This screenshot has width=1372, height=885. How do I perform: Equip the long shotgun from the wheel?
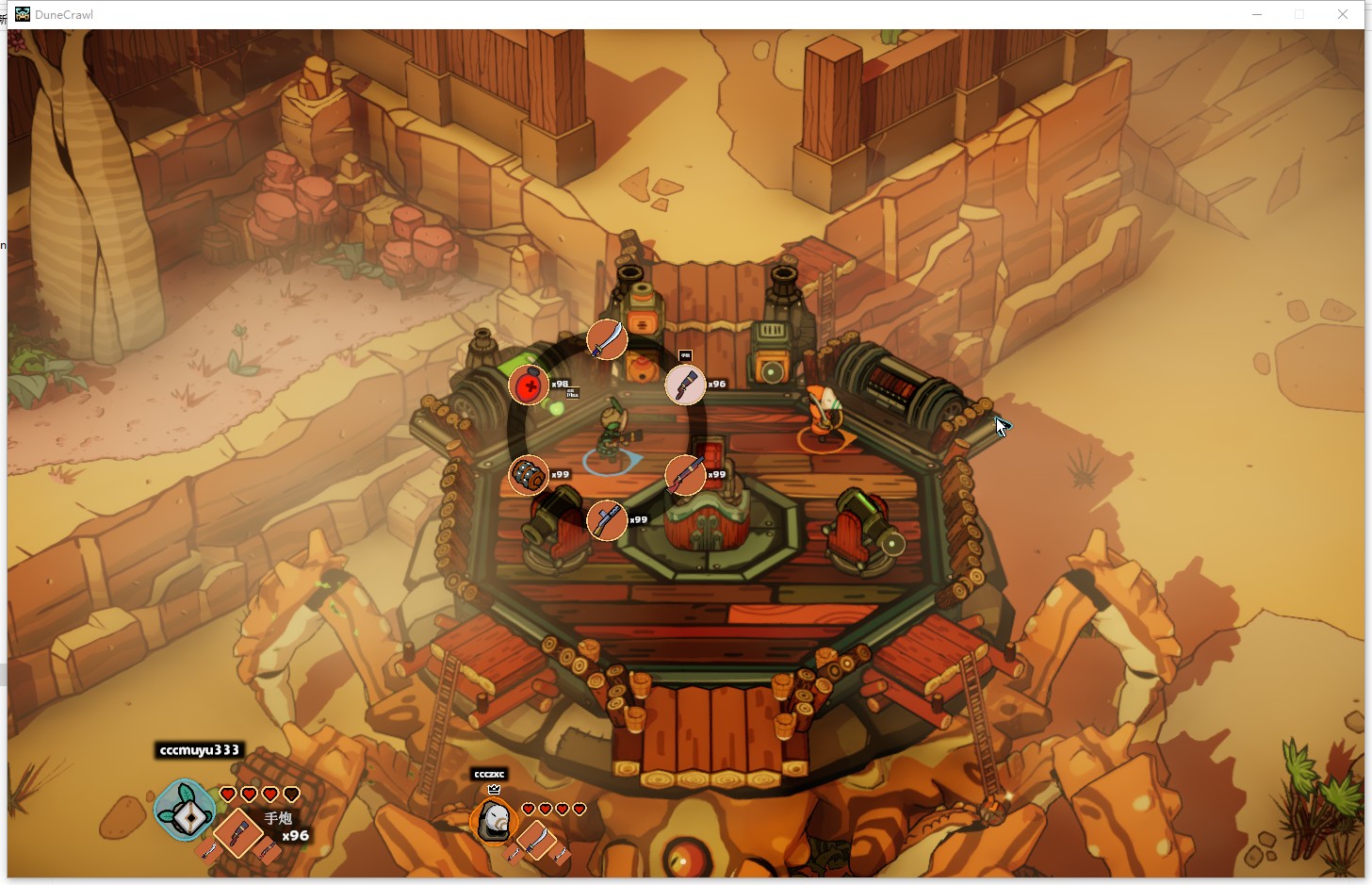pyautogui.click(x=685, y=475)
